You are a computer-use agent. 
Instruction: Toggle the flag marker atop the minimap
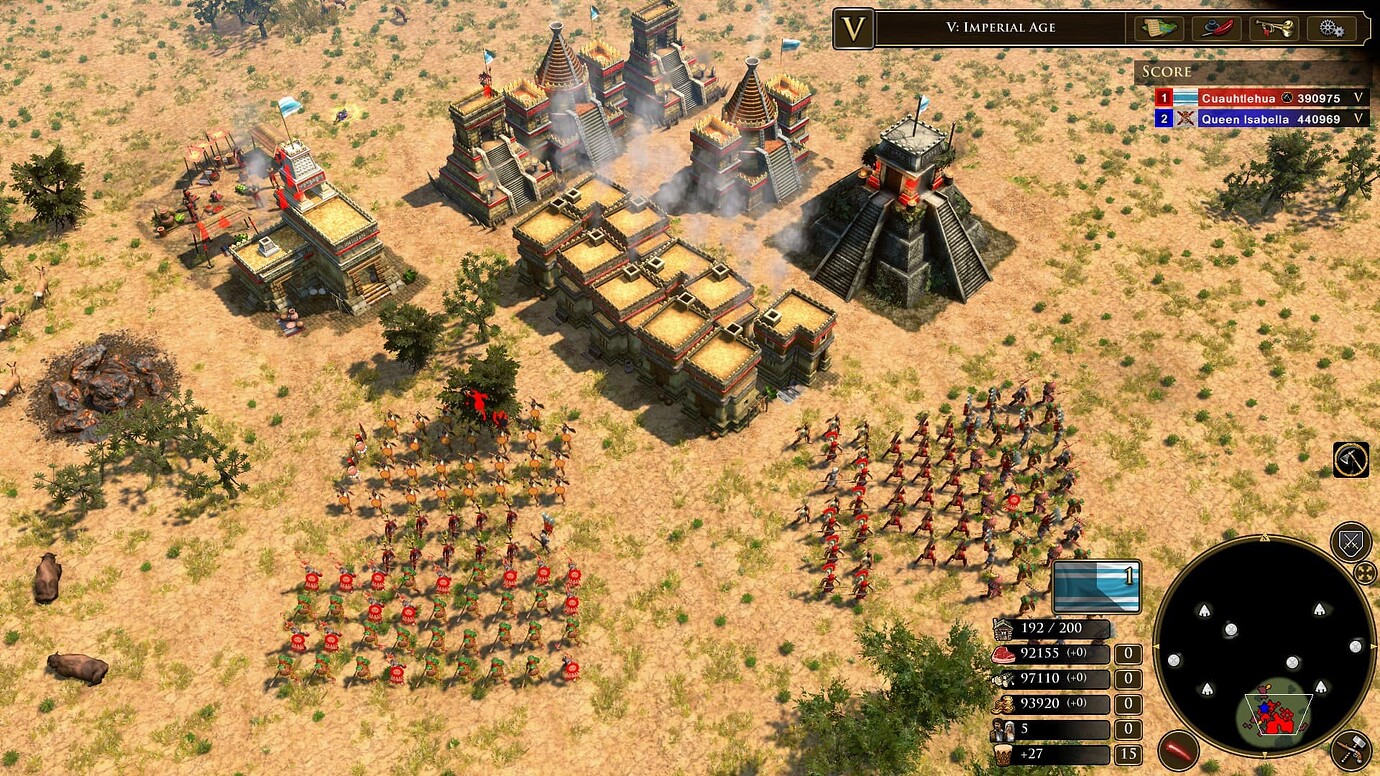click(1264, 535)
